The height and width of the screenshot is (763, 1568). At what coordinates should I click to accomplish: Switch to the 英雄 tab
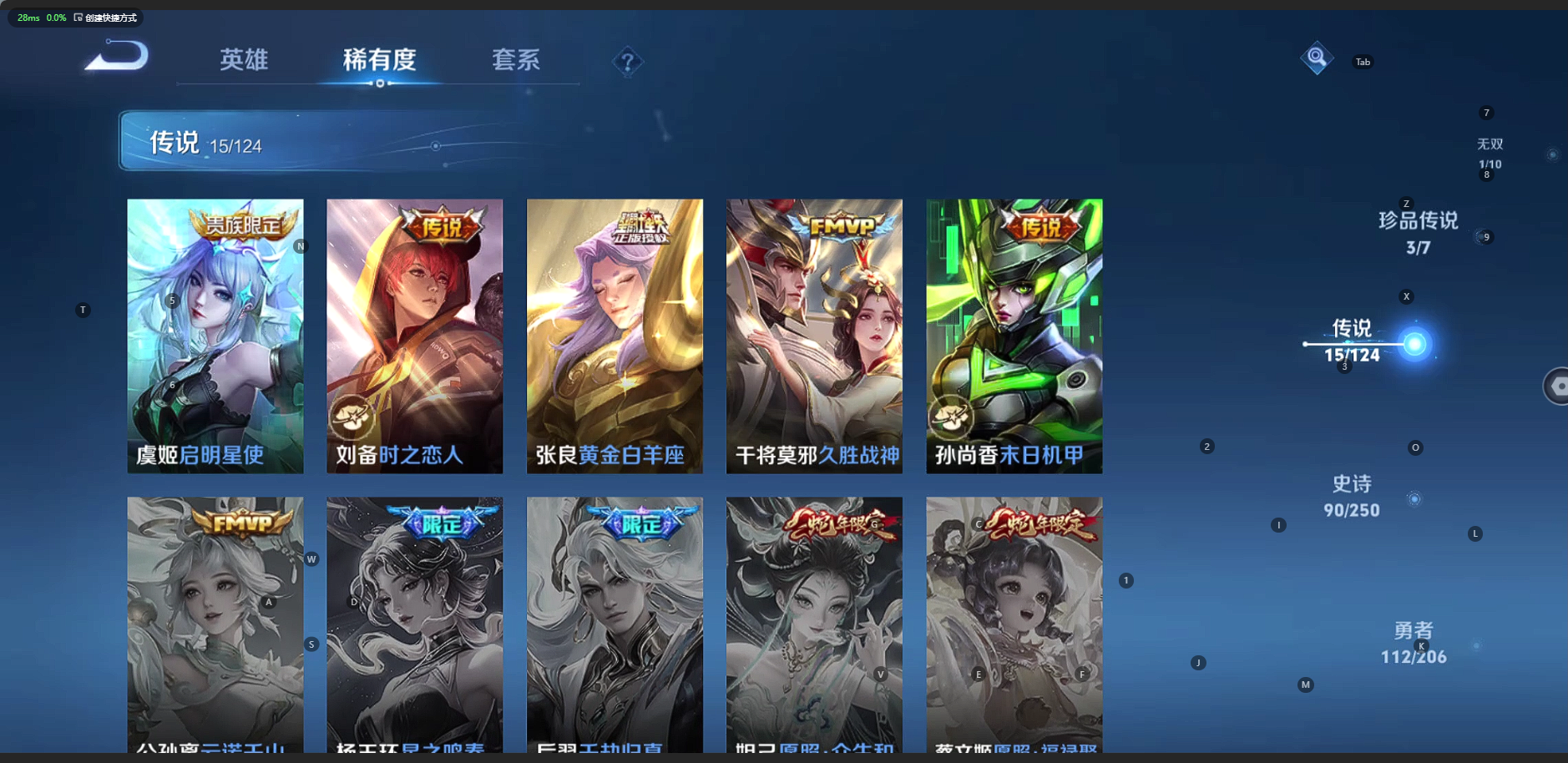[244, 60]
